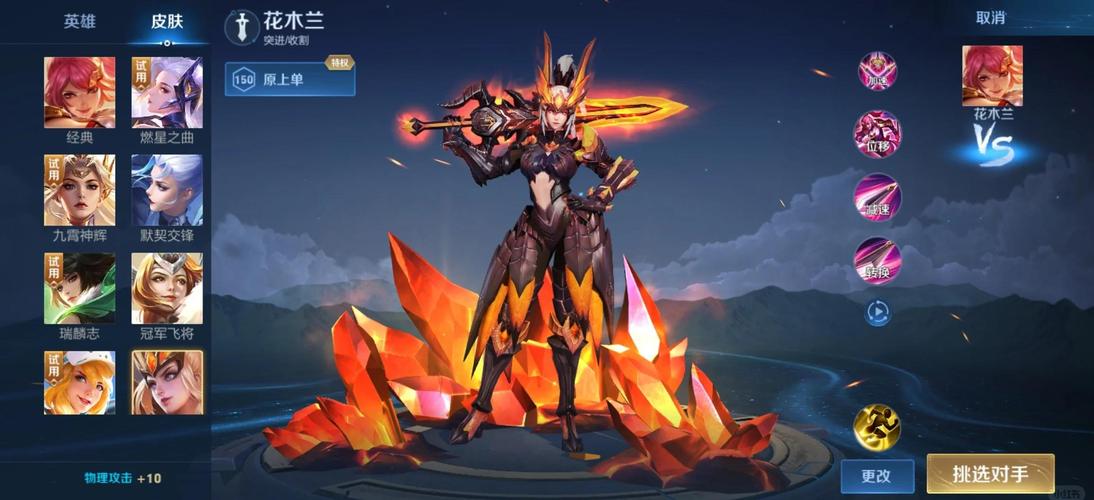1094x500 pixels.
Task: Open the 原上单 build selector
Action: tap(290, 80)
